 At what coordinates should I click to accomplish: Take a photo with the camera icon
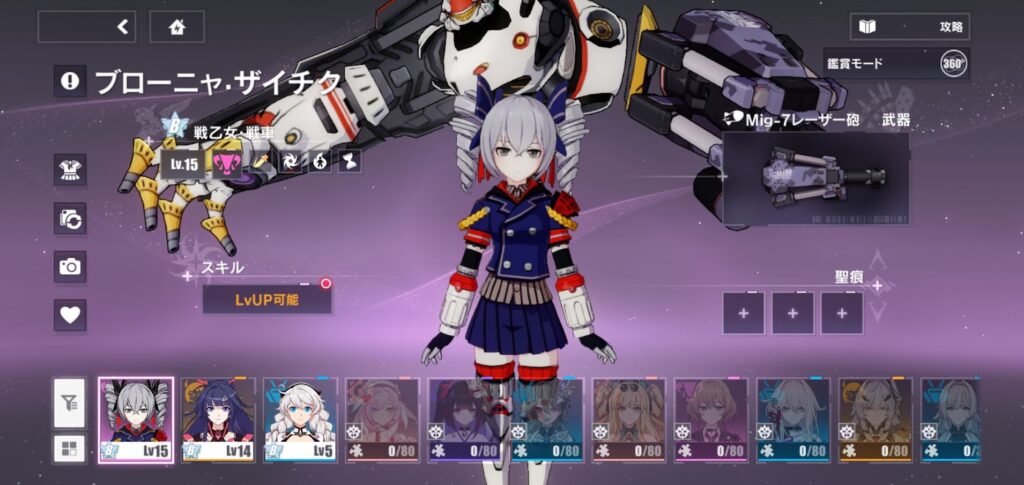(70, 266)
